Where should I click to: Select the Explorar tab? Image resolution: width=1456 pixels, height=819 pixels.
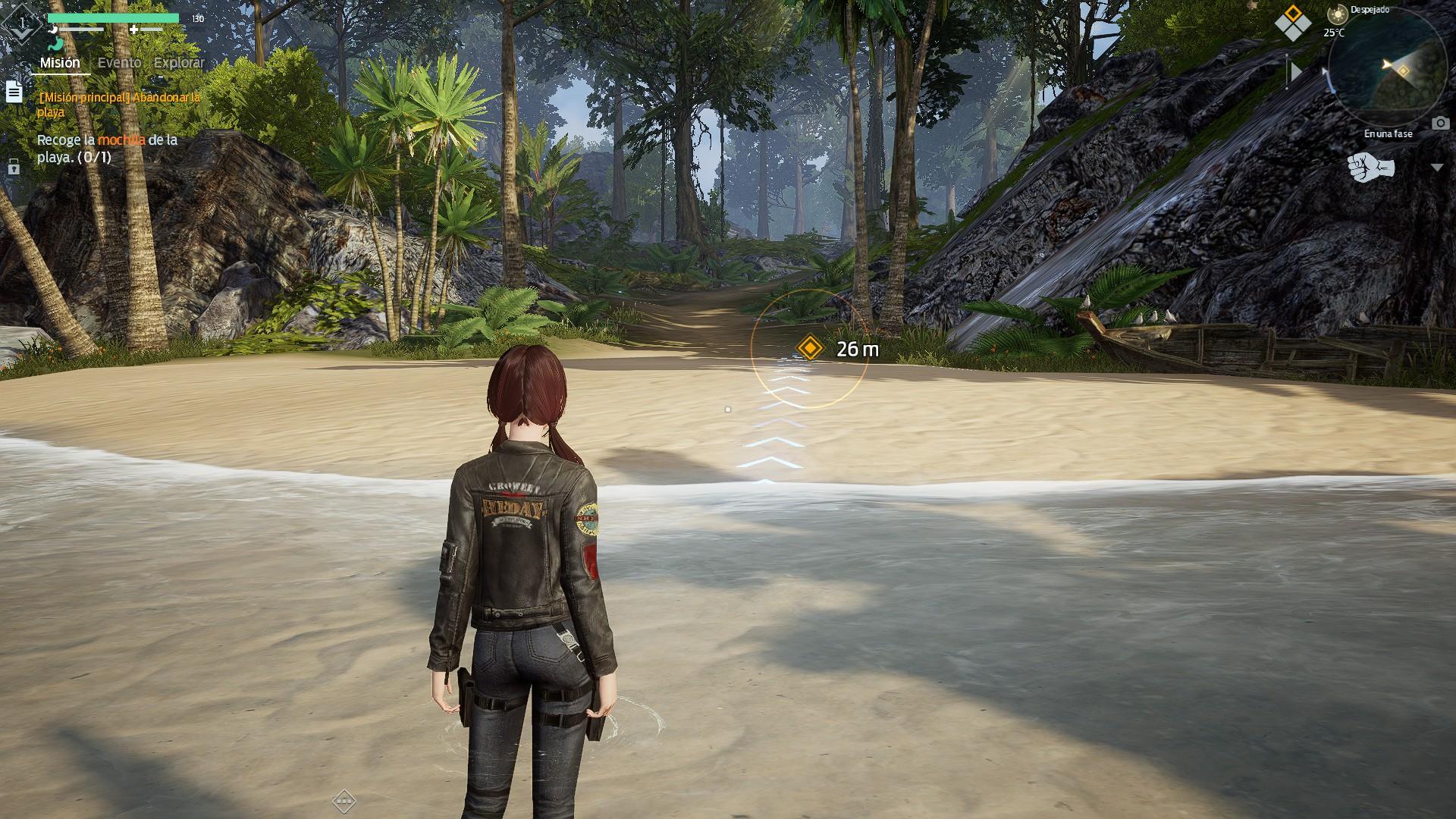[179, 63]
